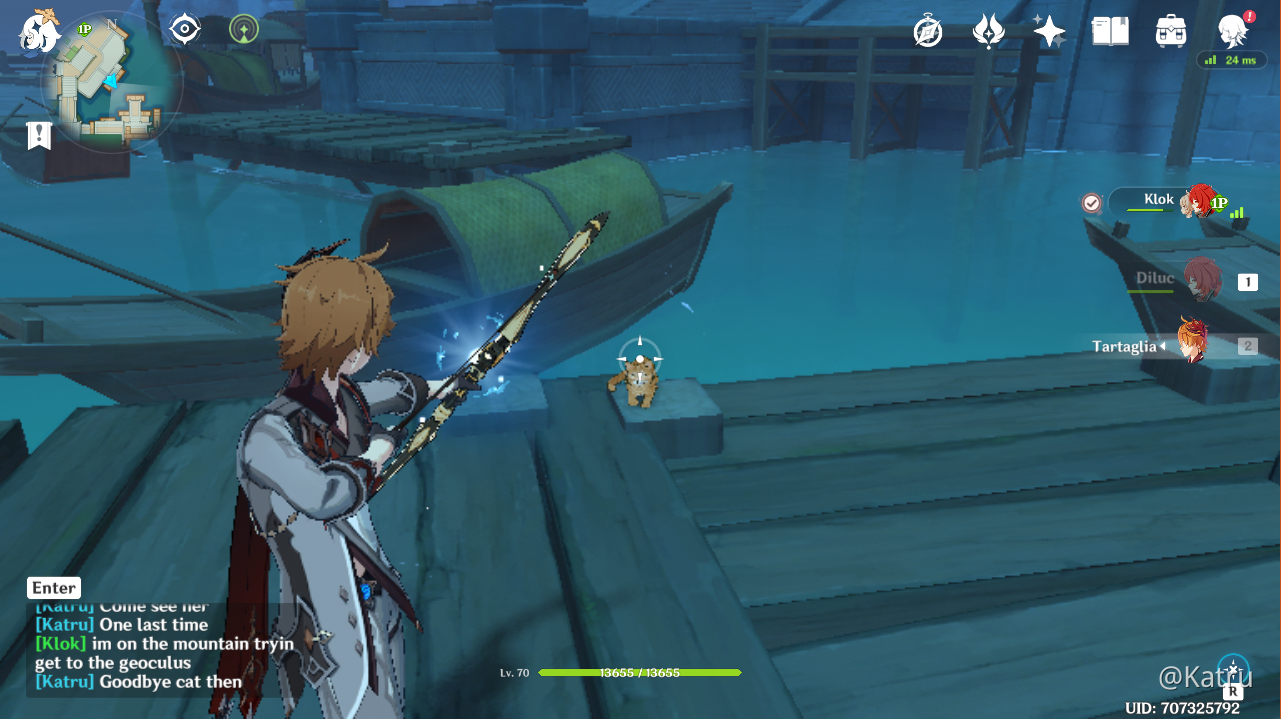Open the character menu portrait icon
Screen dimensions: 1281x719
(1232, 32)
